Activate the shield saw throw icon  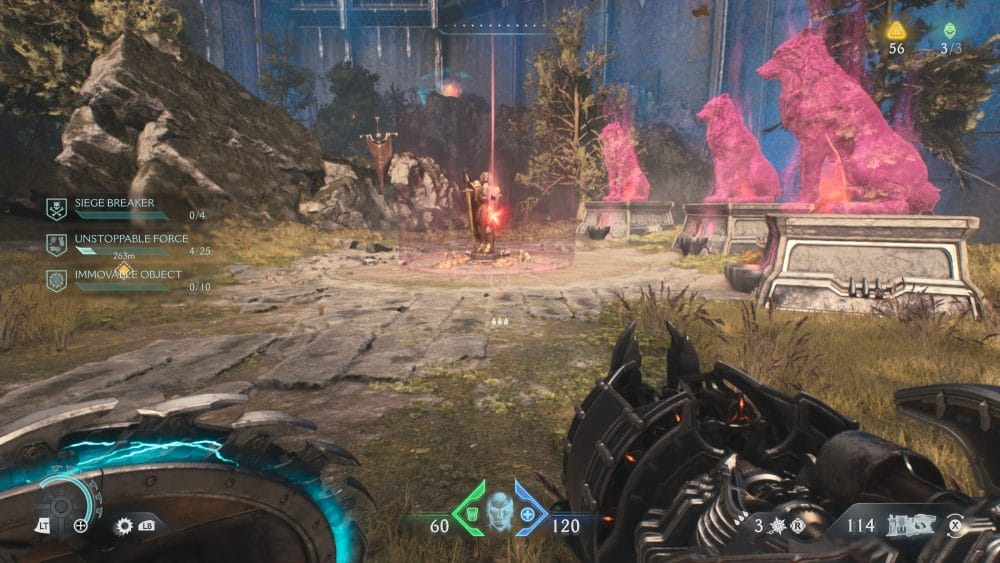tap(125, 524)
